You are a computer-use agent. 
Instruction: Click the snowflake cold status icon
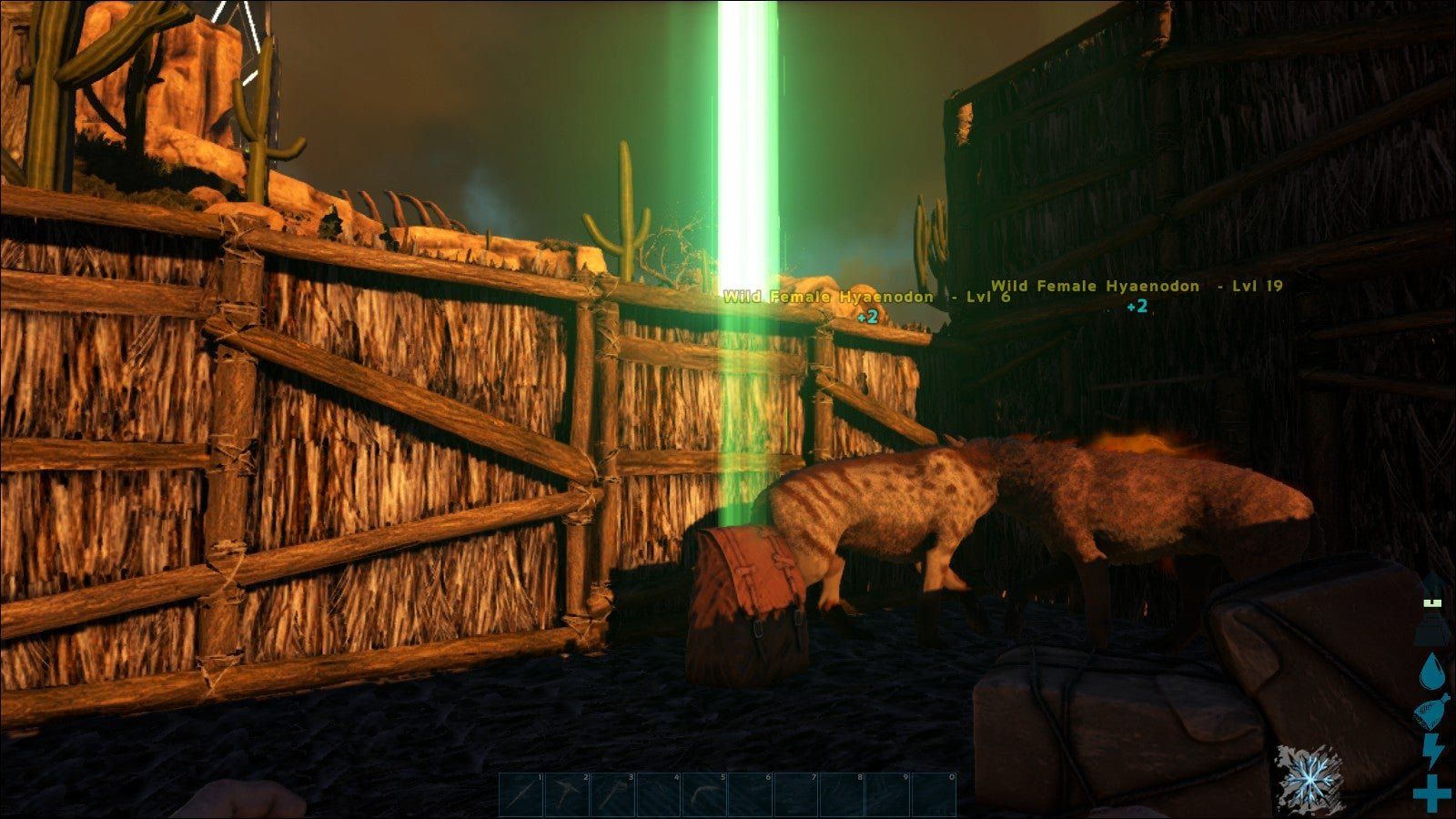[1309, 779]
